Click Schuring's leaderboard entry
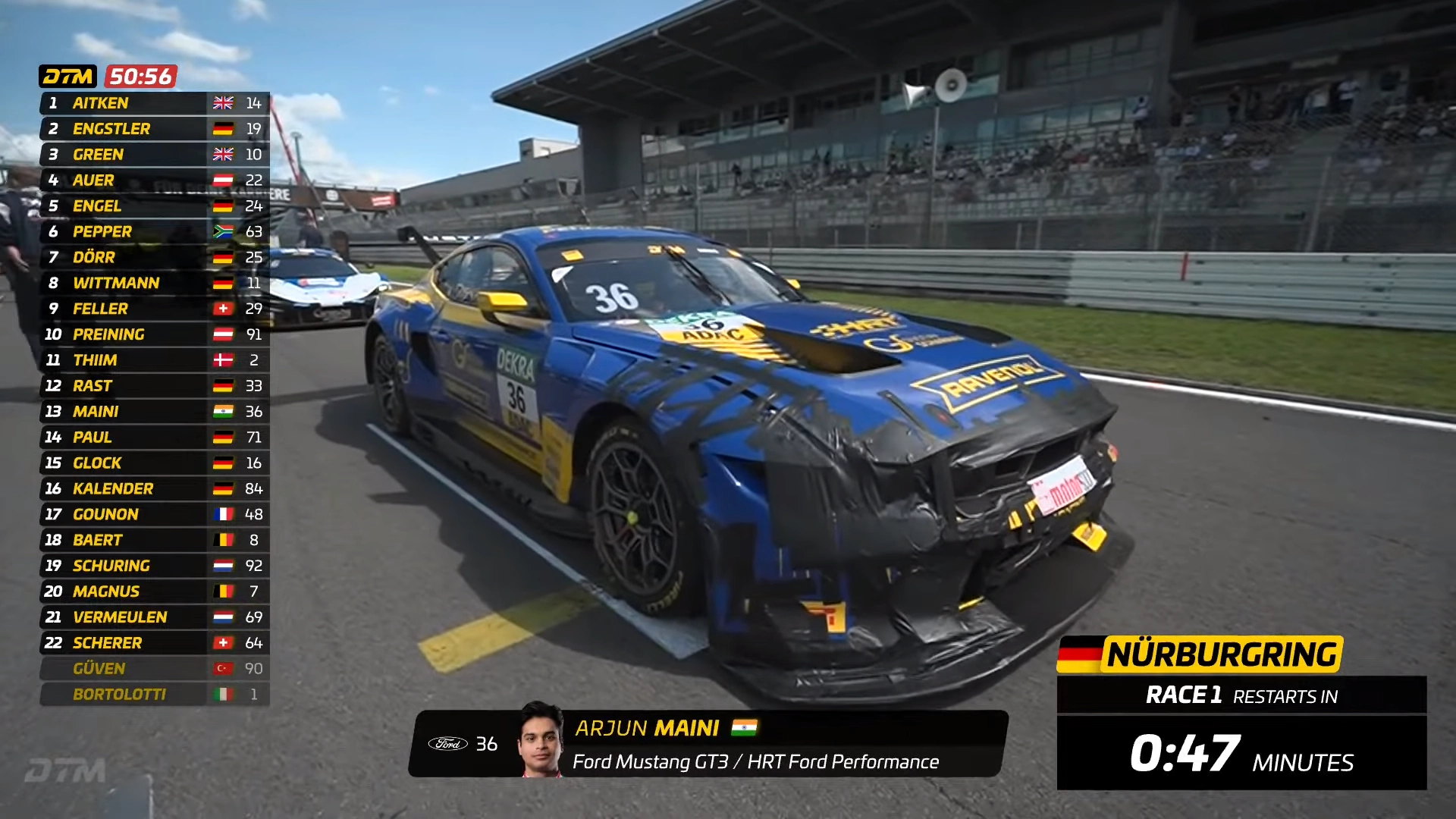The width and height of the screenshot is (1456, 819). (x=154, y=566)
